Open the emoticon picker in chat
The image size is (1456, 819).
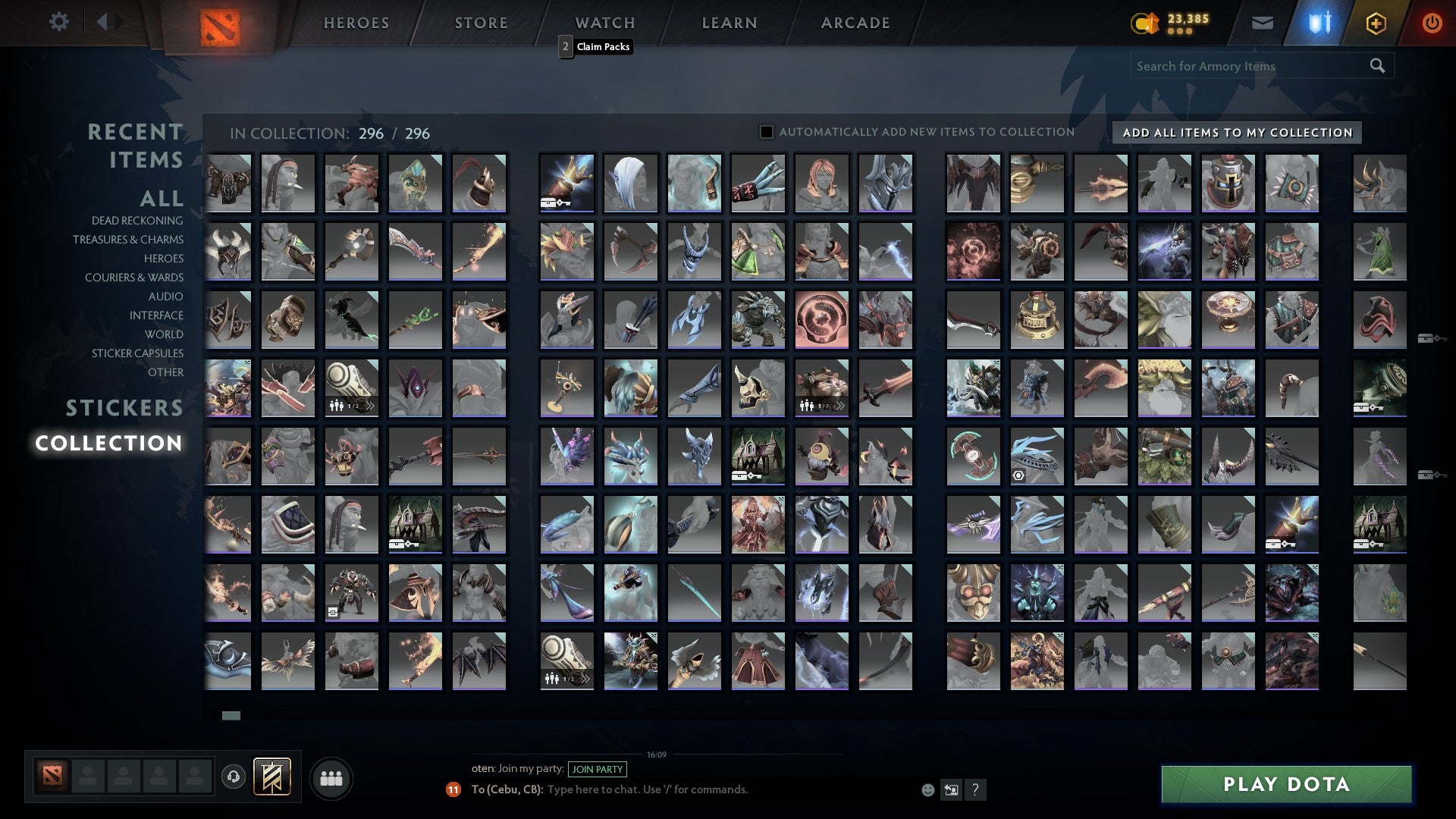click(x=927, y=789)
